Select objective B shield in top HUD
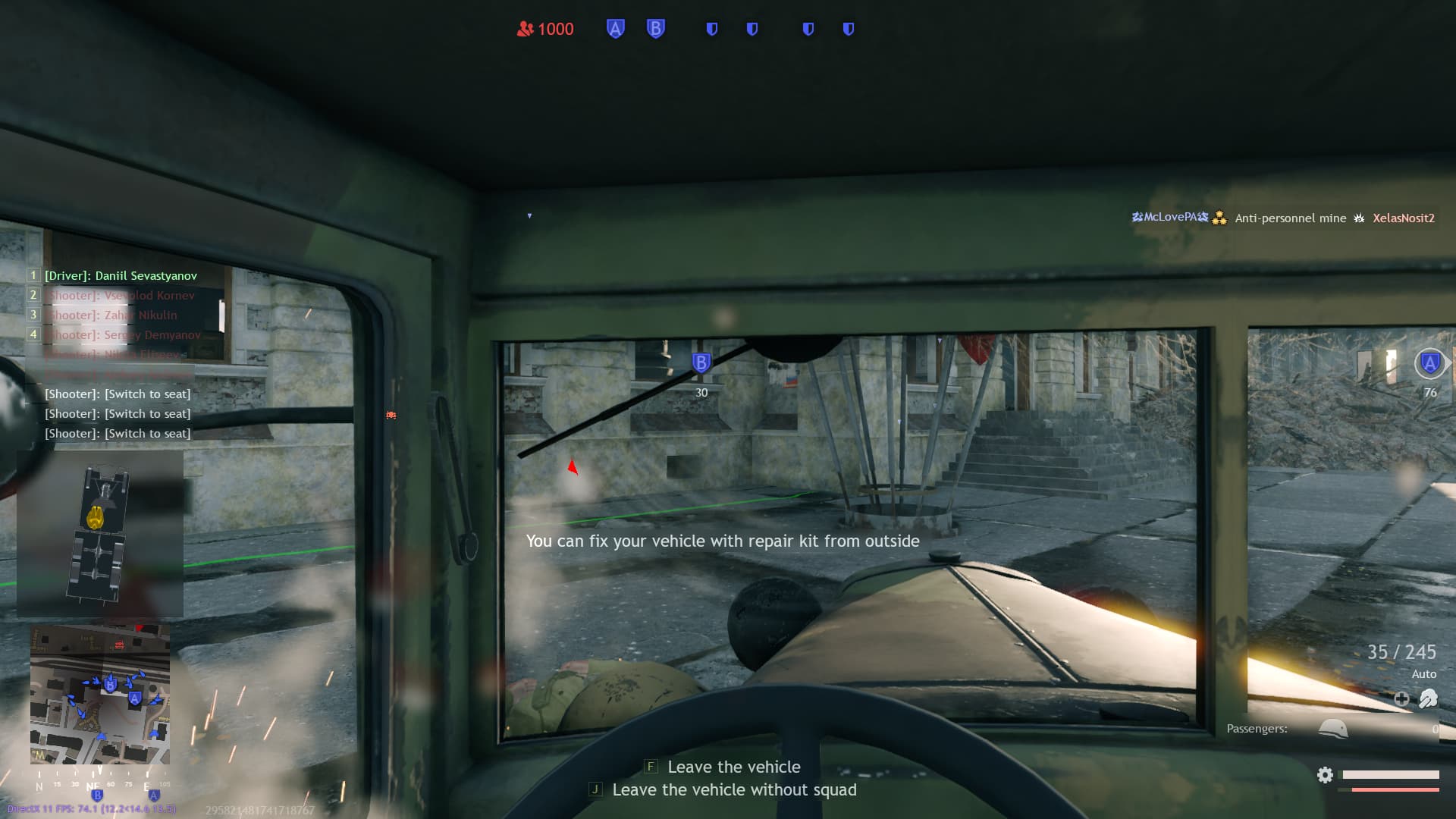Screen dimensions: 1456x819 (654, 29)
